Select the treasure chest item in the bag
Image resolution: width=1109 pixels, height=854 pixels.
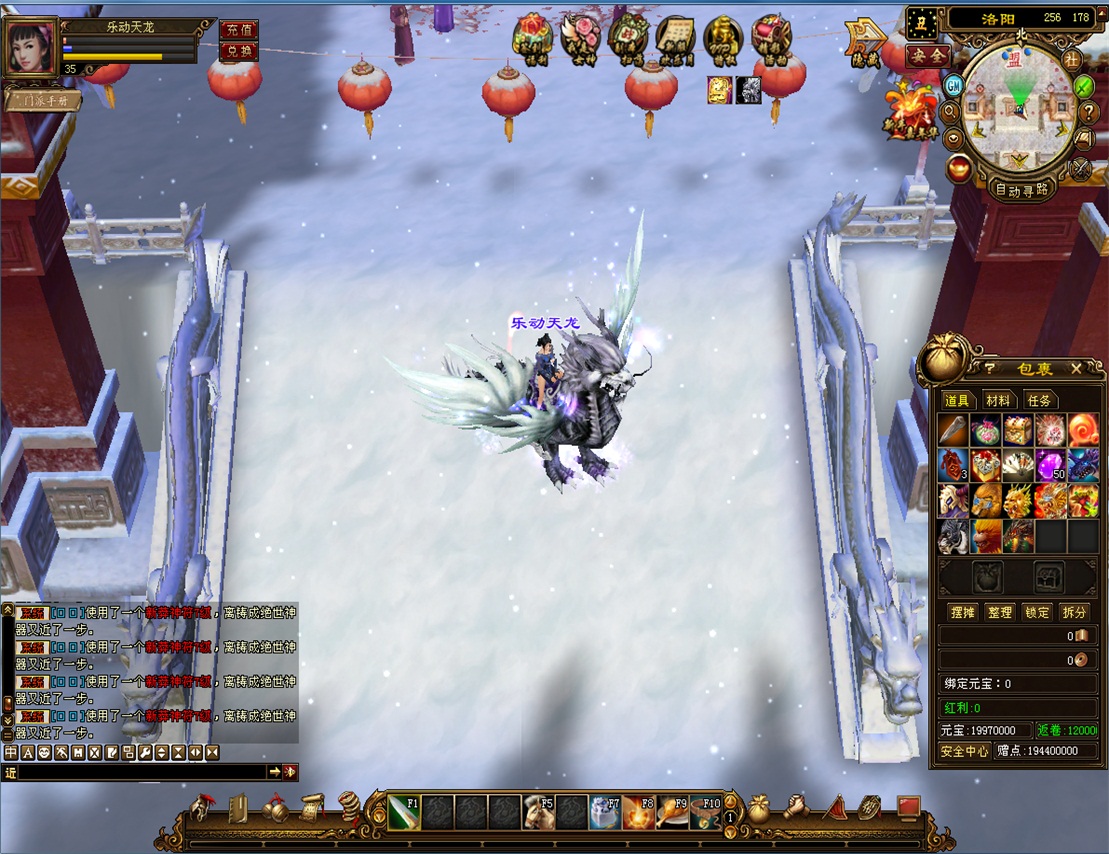(x=1017, y=431)
